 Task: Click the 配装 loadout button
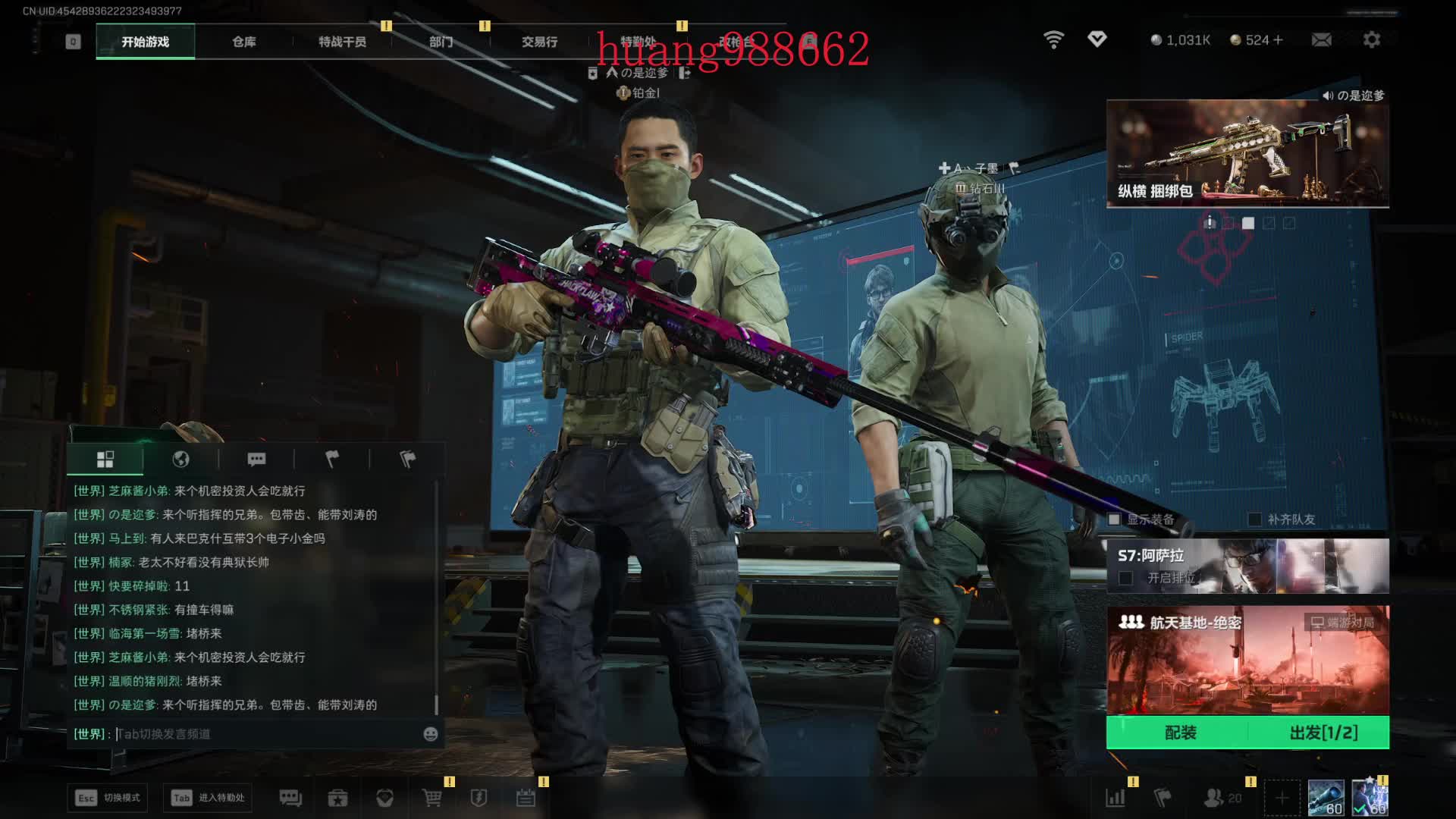pos(1179,733)
